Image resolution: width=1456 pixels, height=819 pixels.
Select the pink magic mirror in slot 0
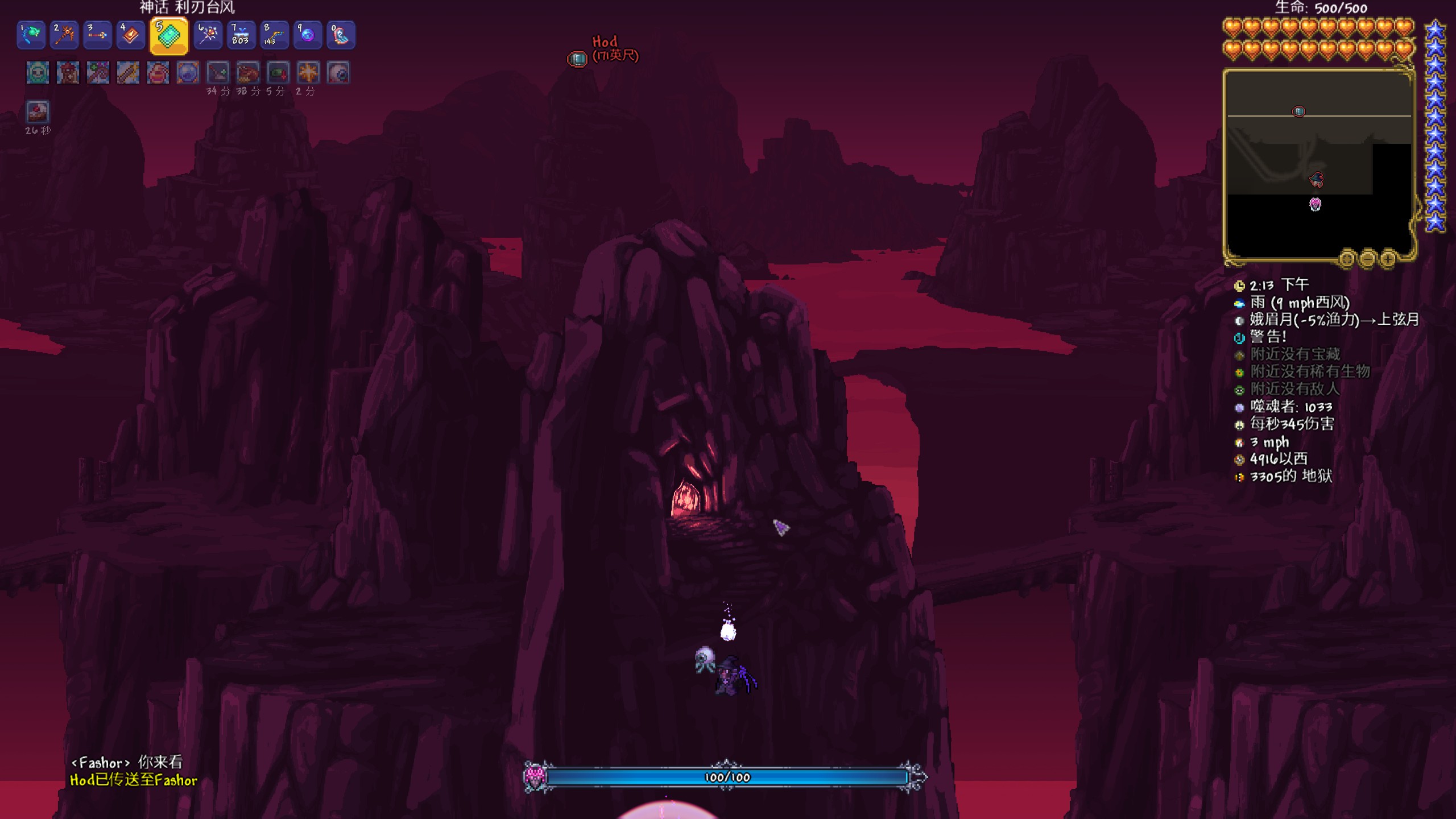tap(340, 35)
